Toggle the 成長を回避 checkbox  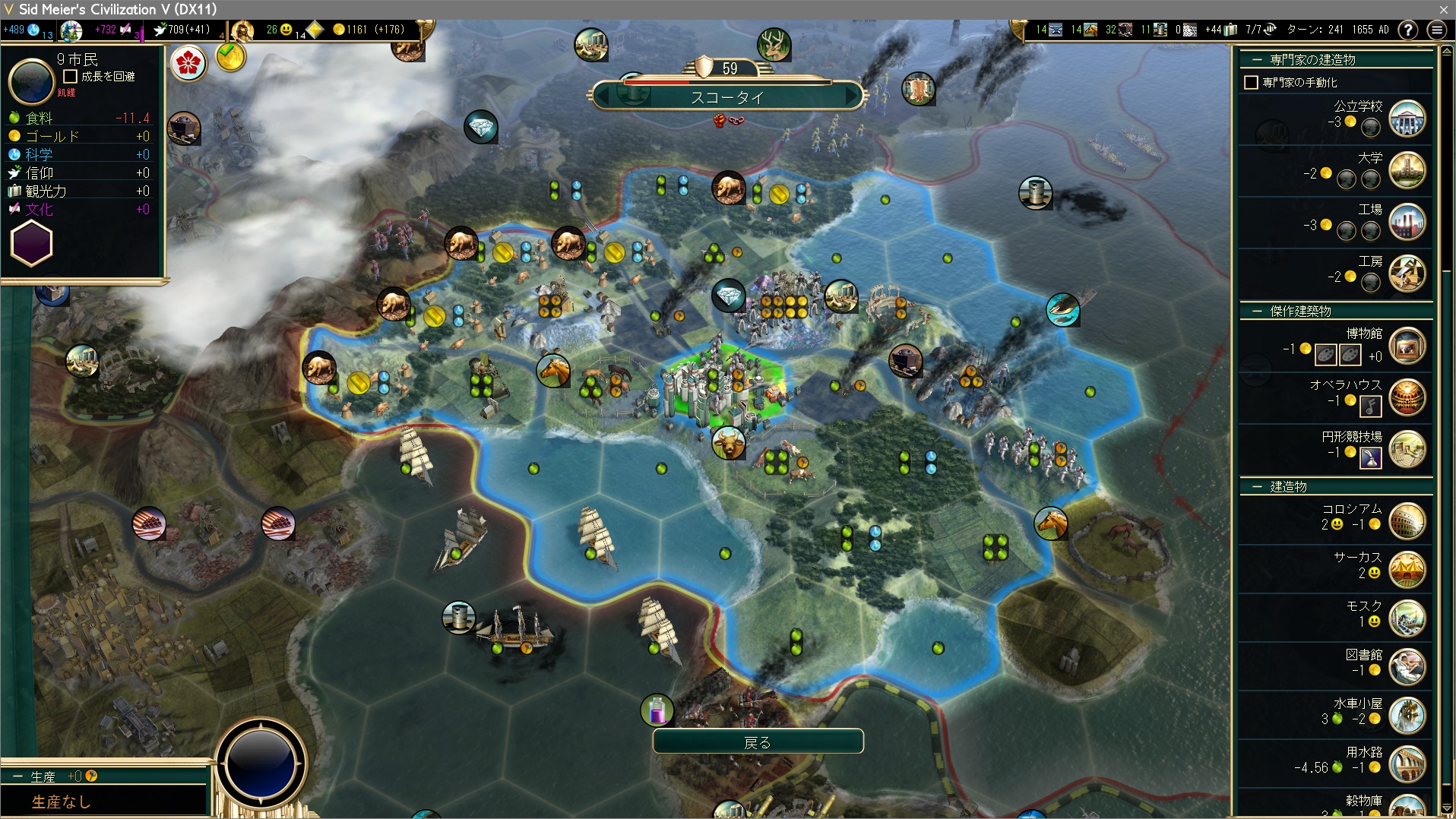coord(71,77)
